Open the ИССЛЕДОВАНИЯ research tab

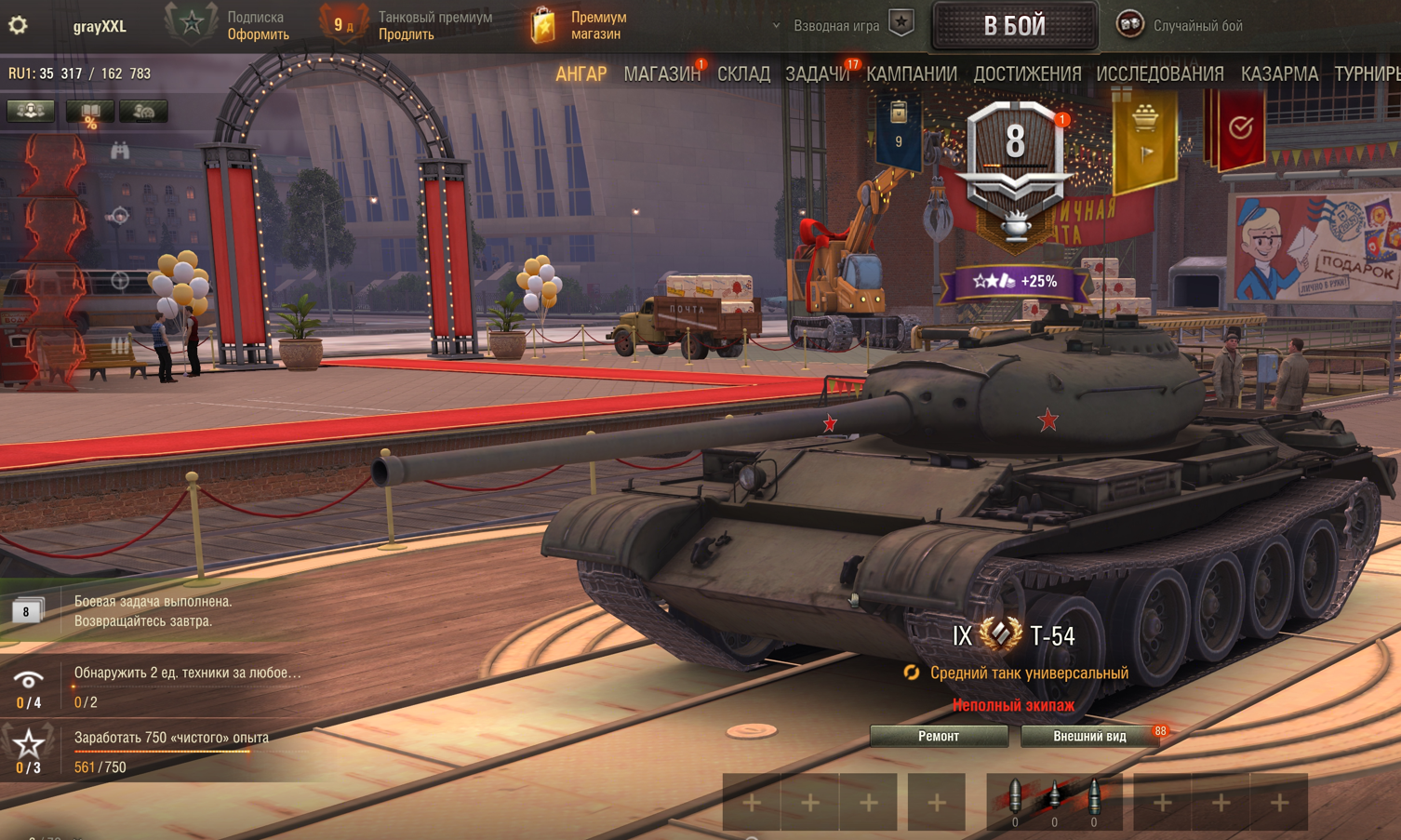pyautogui.click(x=1159, y=73)
